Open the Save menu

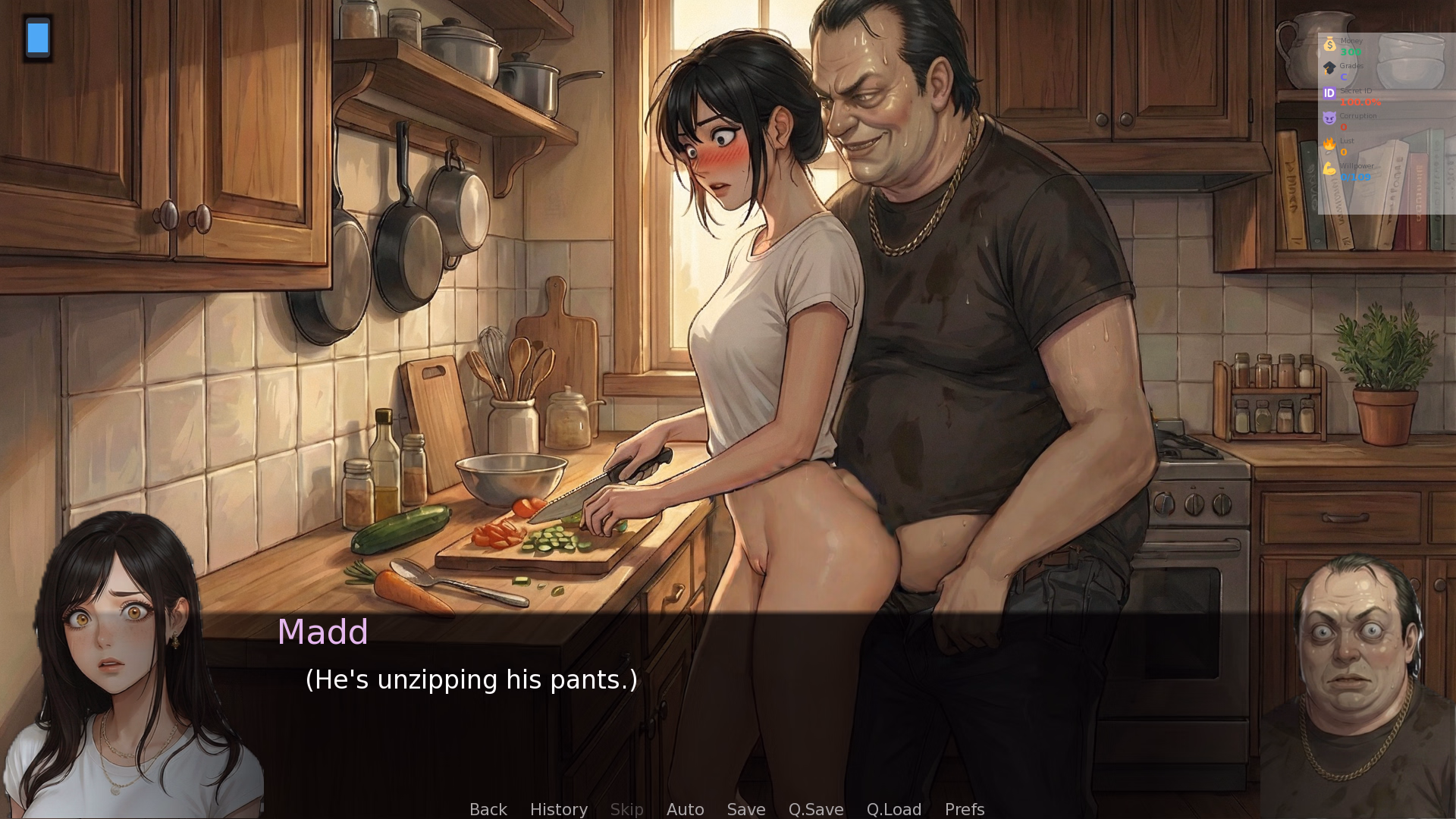745,809
